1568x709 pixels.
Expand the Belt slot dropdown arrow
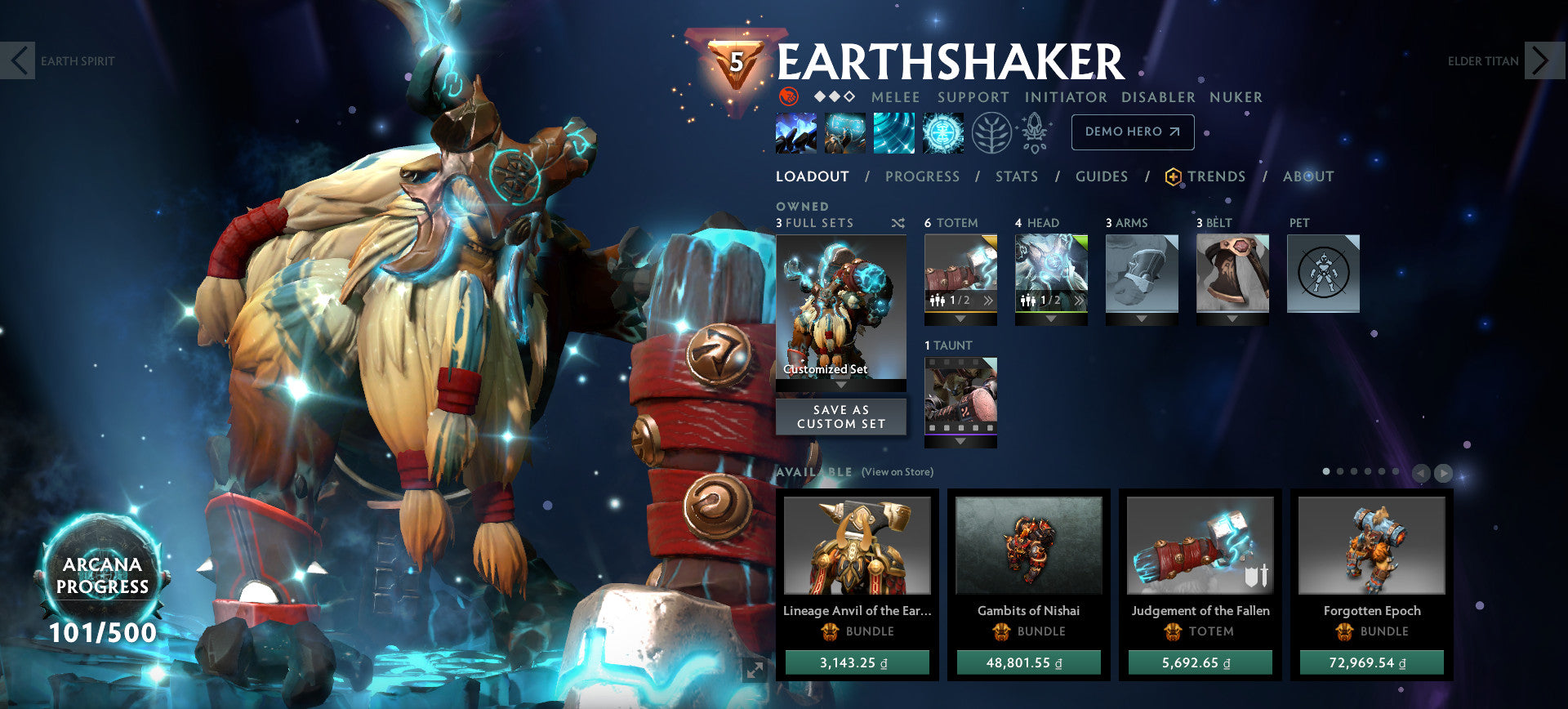click(x=1232, y=317)
